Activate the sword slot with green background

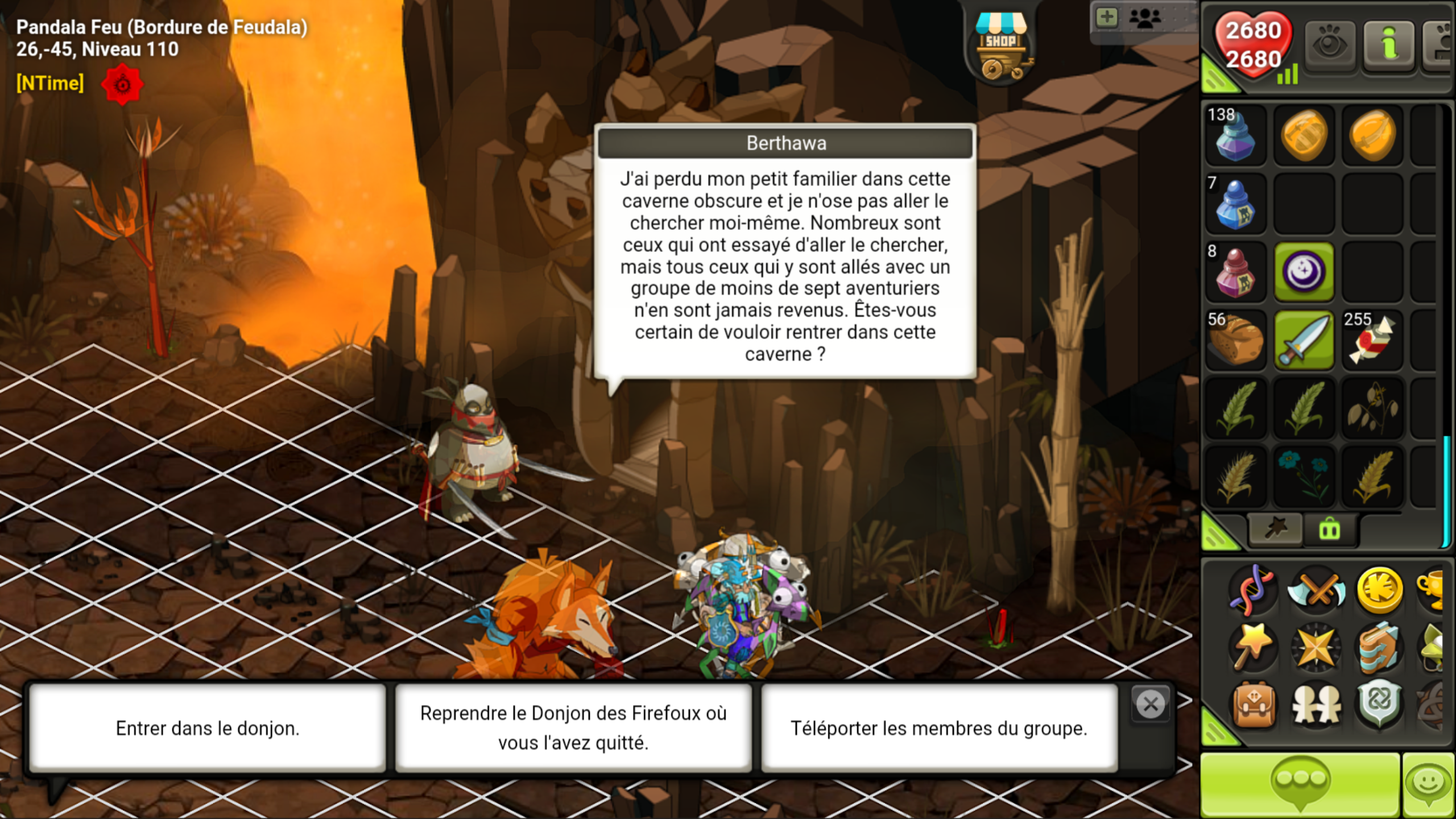1304,340
